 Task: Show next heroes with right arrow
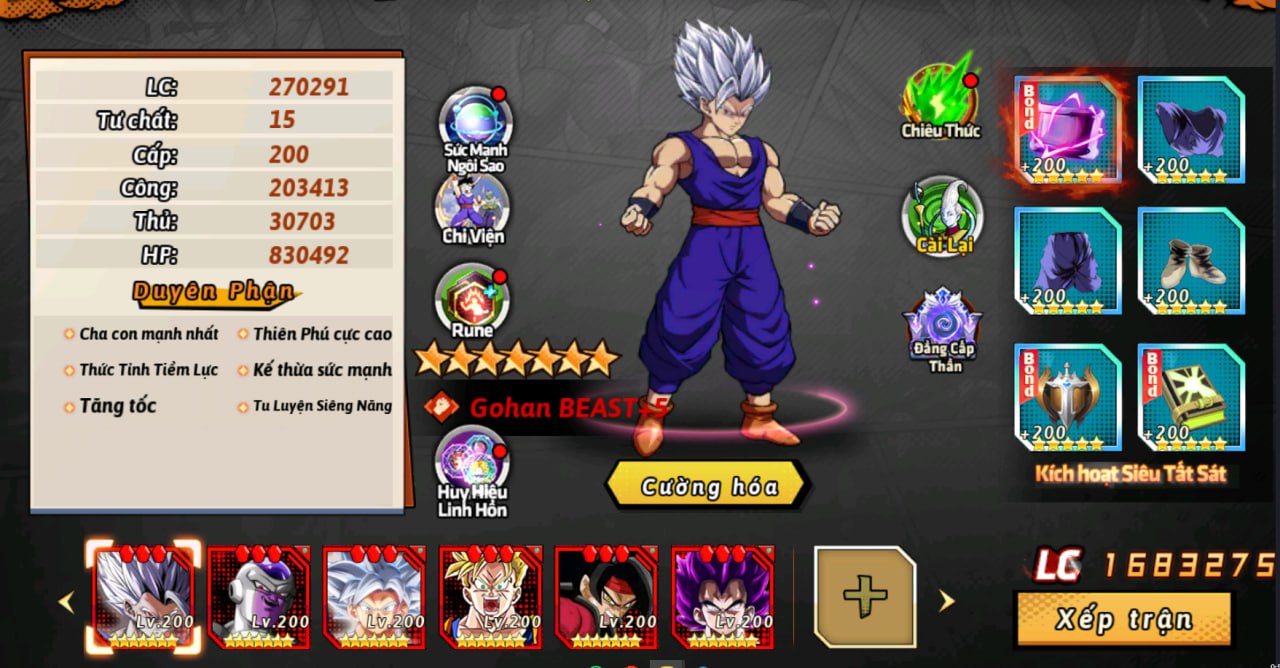(x=946, y=601)
